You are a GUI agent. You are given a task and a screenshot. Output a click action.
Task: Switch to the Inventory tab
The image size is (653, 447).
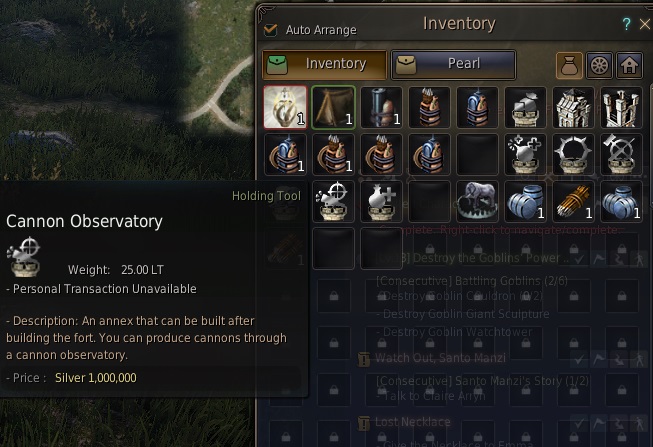pos(323,64)
